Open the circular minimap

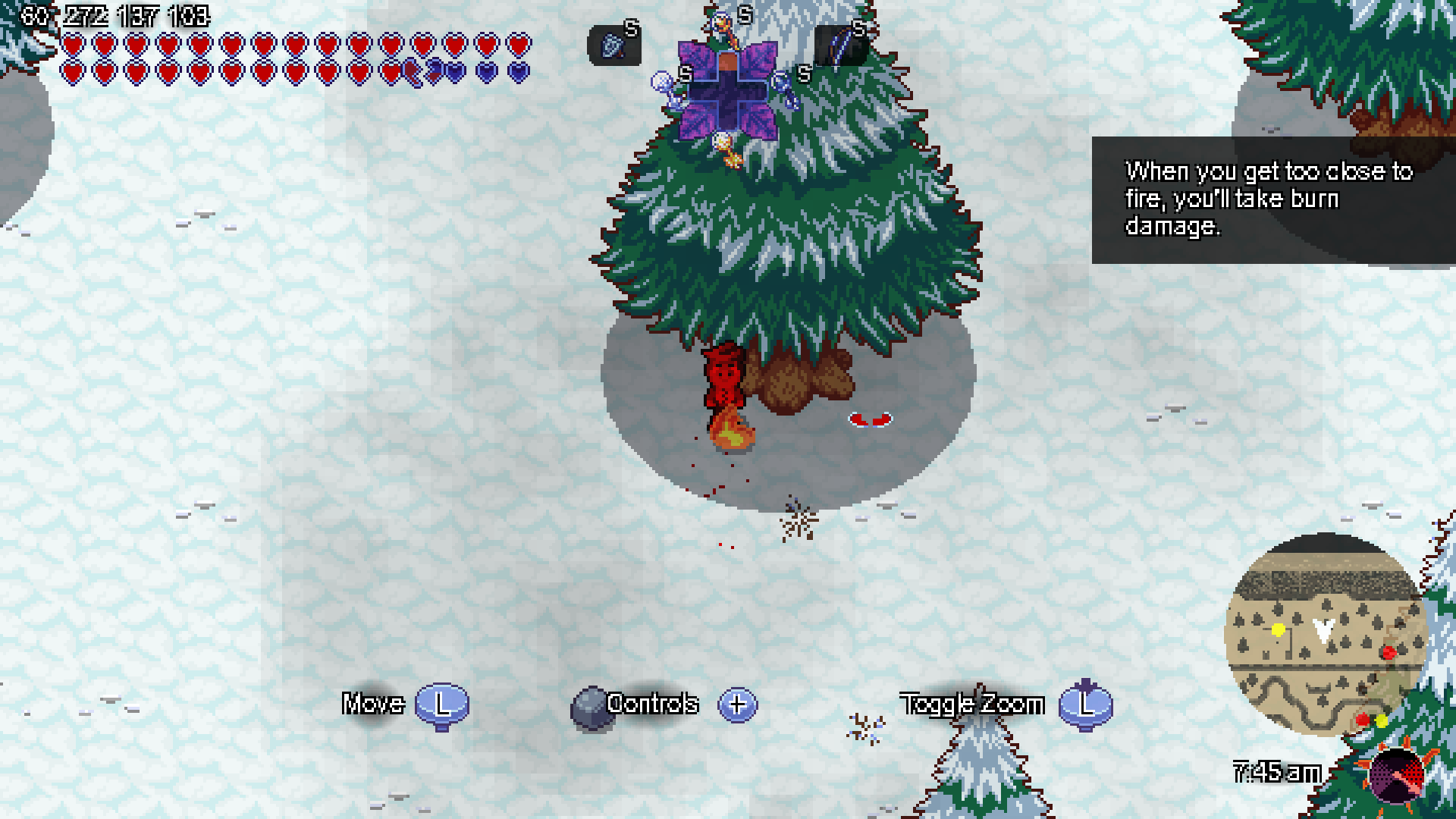pyautogui.click(x=1325, y=634)
